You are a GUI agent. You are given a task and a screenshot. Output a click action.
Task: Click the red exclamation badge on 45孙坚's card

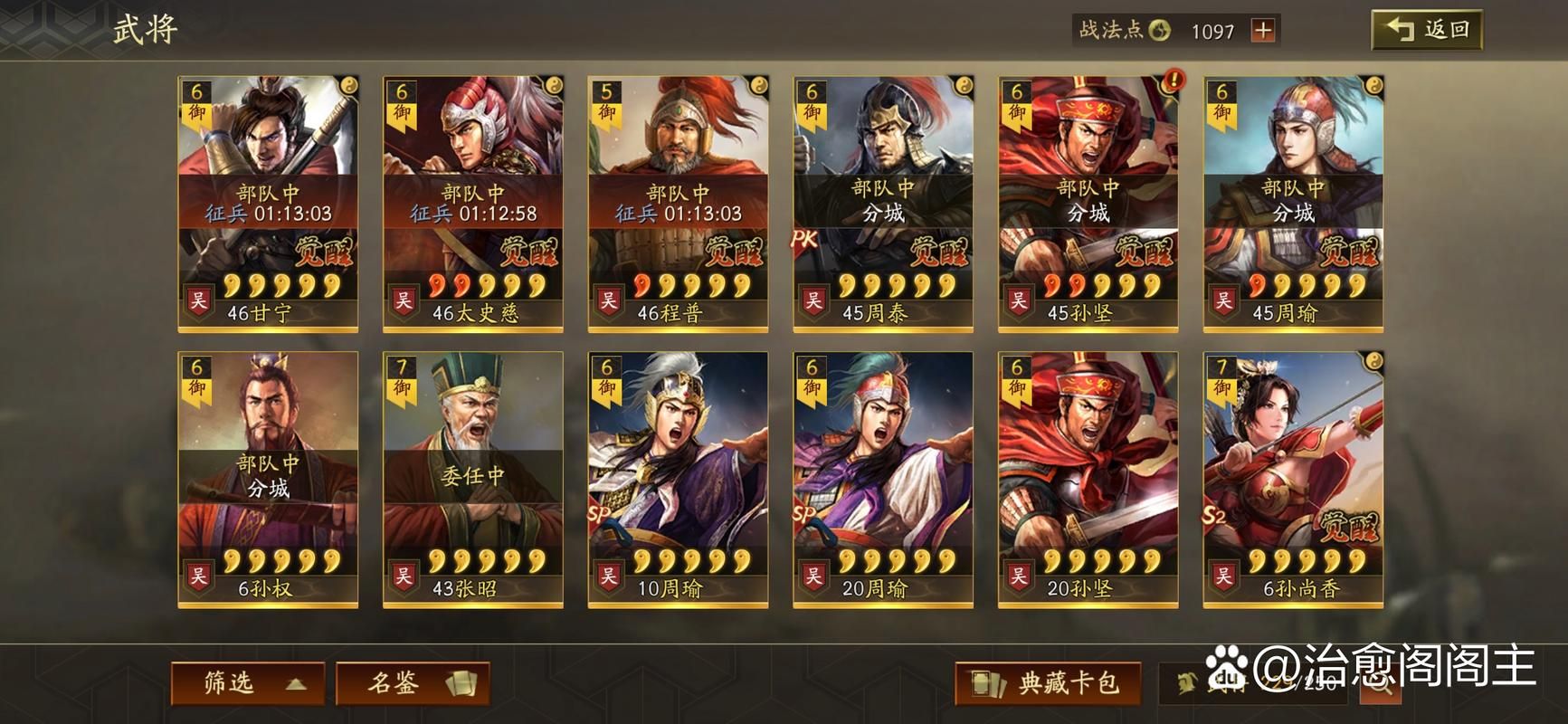click(1173, 81)
